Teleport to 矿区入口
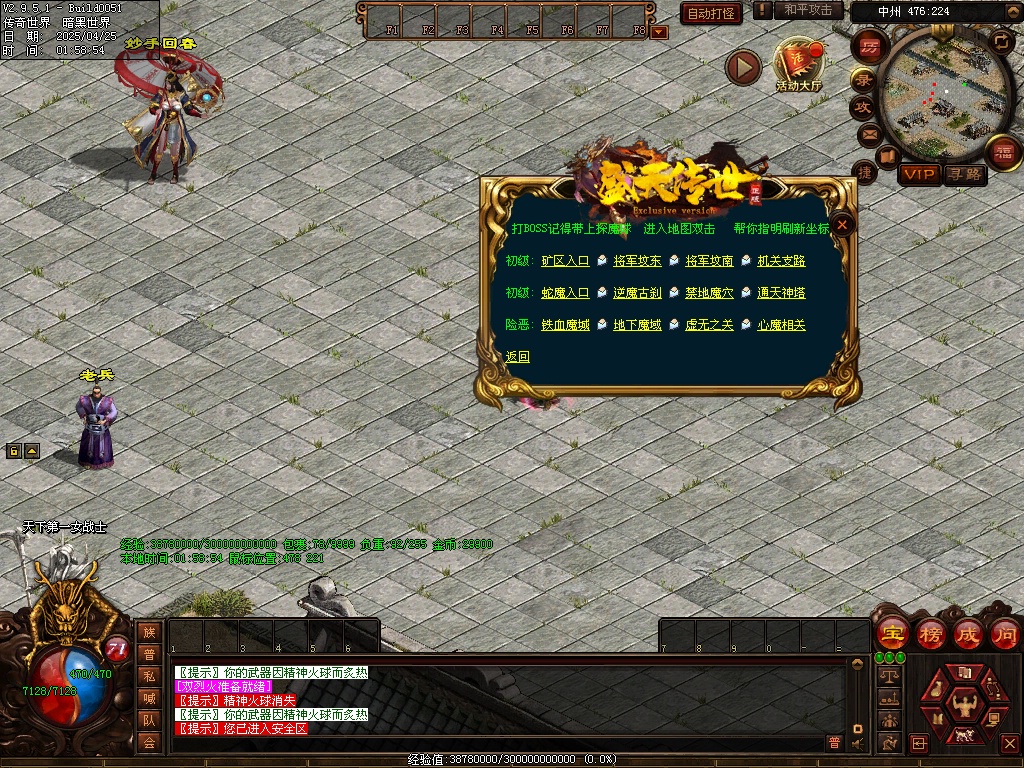Viewport: 1024px width, 768px height. point(565,261)
